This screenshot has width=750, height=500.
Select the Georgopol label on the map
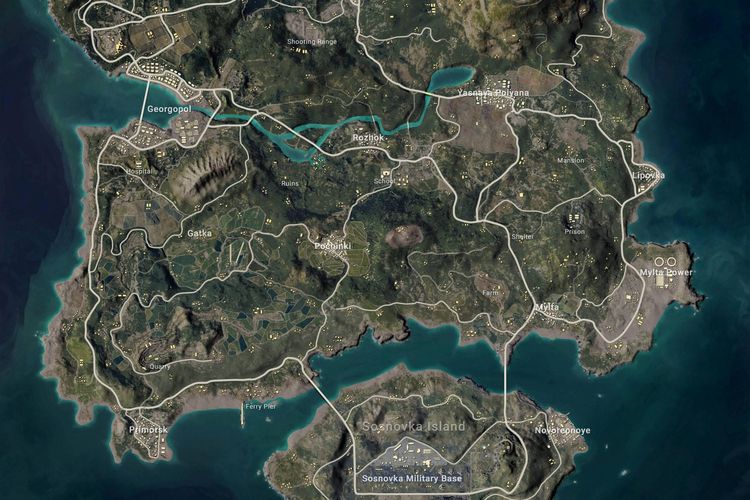coord(169,107)
